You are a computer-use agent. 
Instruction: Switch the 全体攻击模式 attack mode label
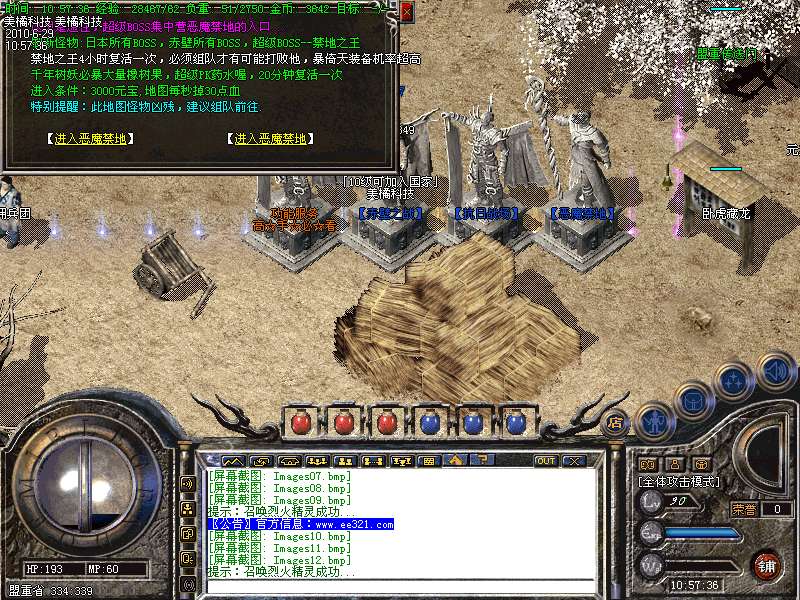[x=677, y=481]
